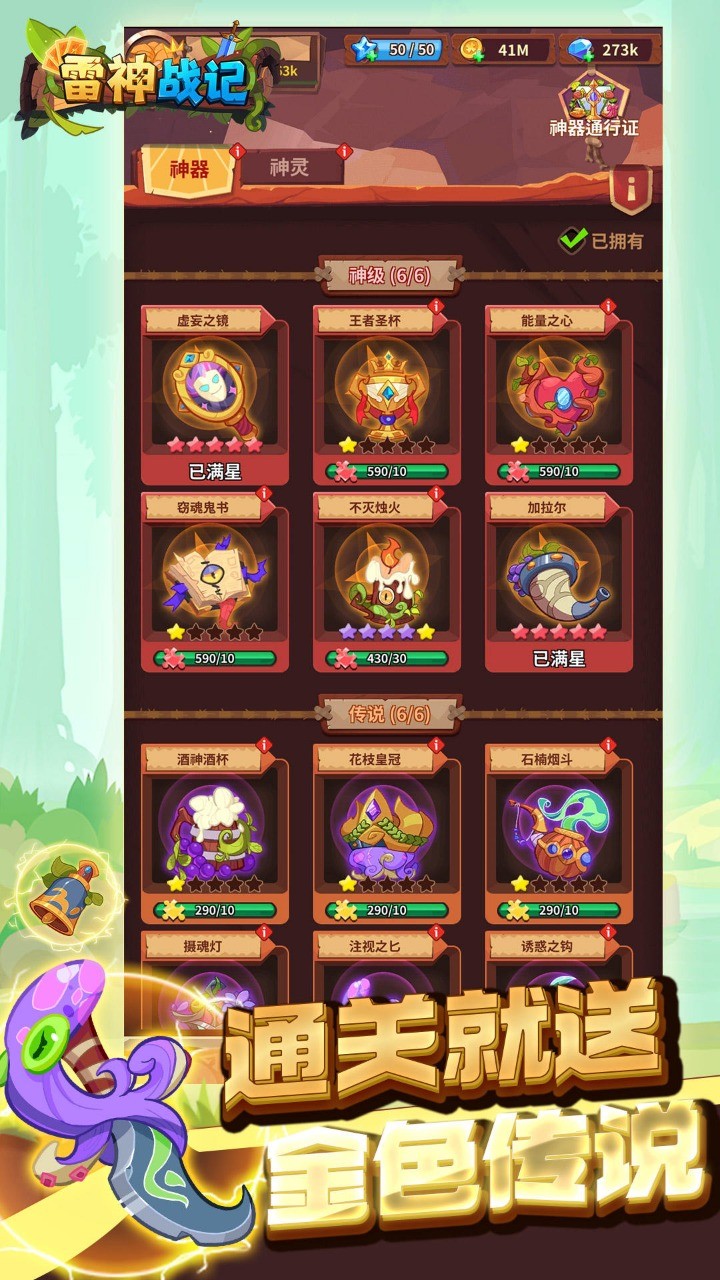Toggle the 已拥有 checkbox filter
The width and height of the screenshot is (720, 1280).
click(573, 240)
